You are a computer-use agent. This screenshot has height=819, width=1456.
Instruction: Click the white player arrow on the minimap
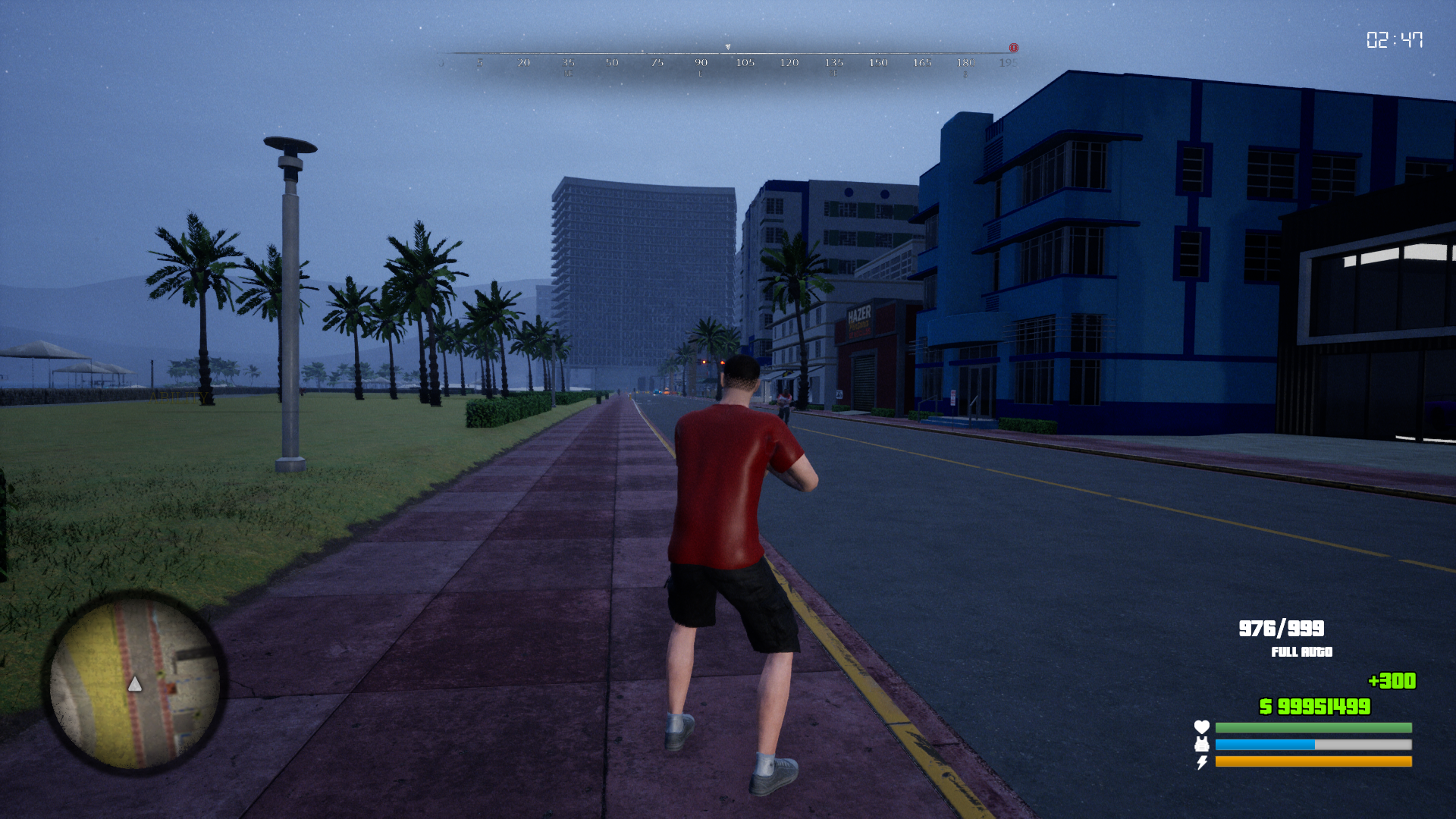pos(135,685)
